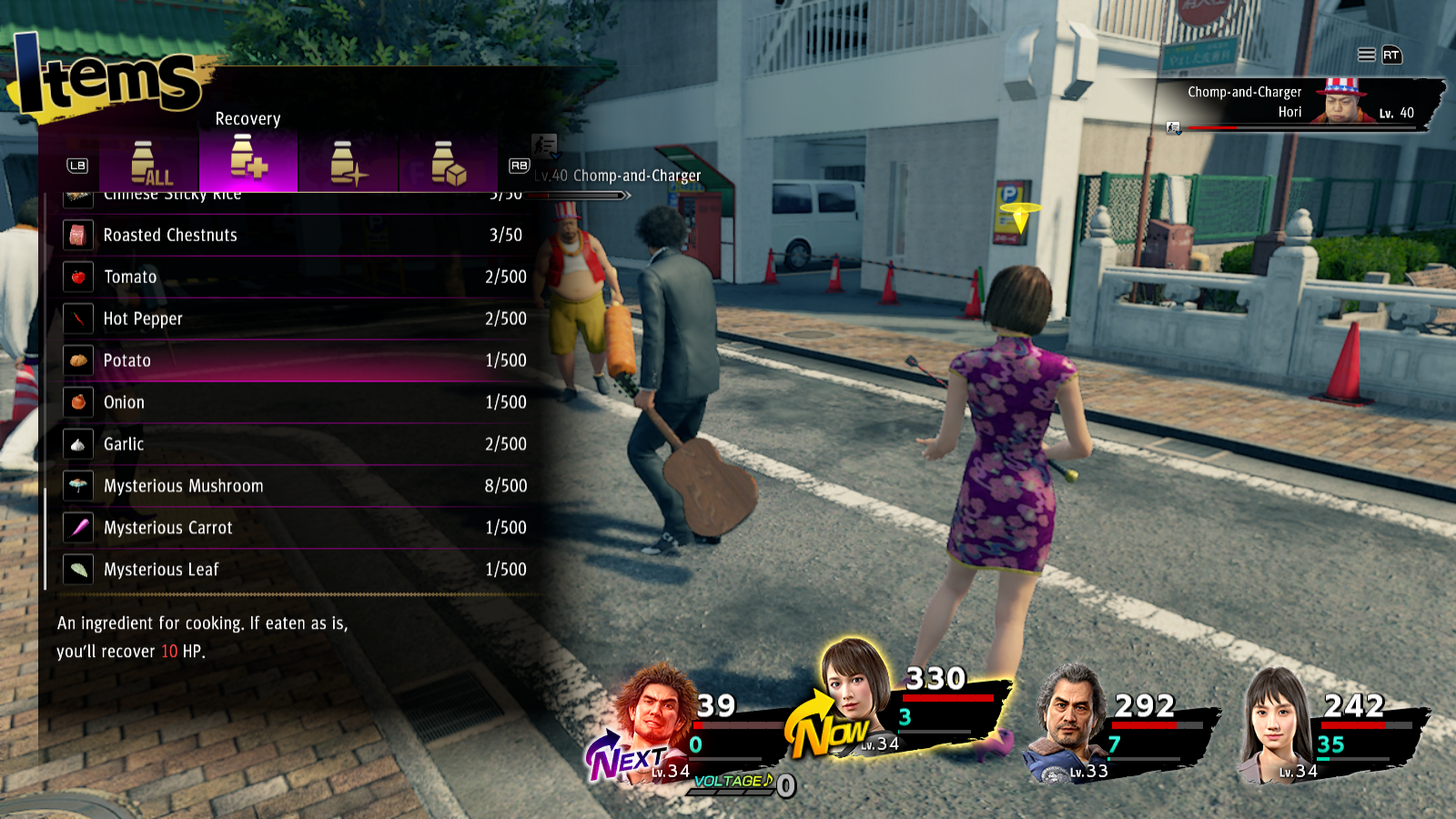Screen dimensions: 1456x819
Task: Choose the party member portrait with 39 HP
Action: coord(653,714)
